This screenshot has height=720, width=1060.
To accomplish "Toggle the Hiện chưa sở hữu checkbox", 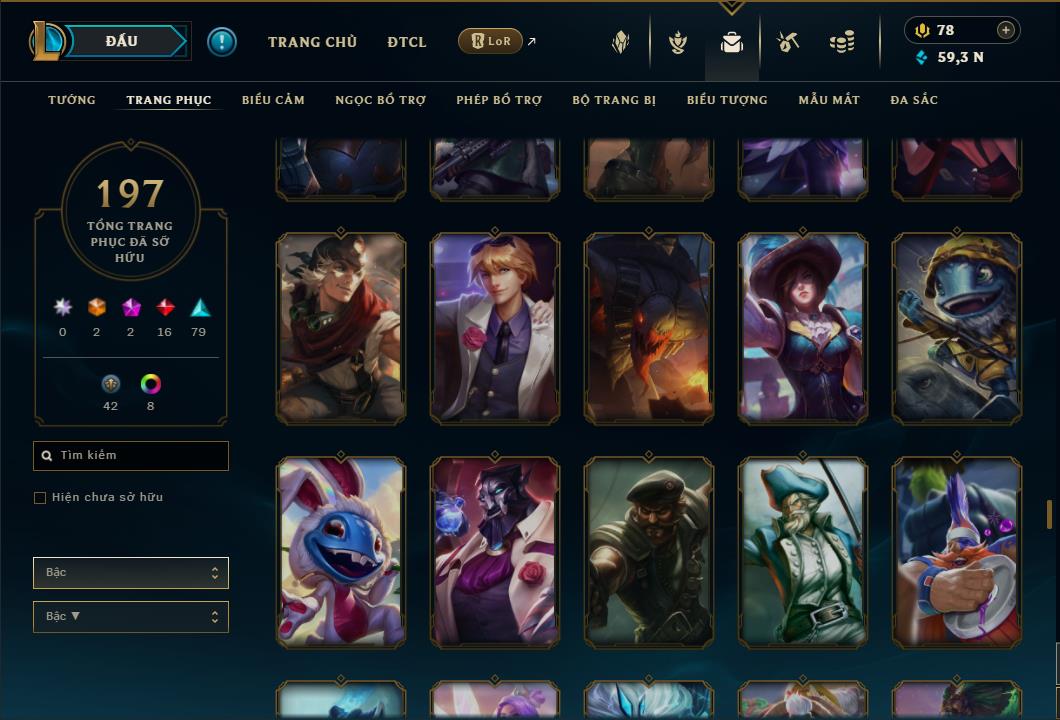I will click(x=40, y=498).
